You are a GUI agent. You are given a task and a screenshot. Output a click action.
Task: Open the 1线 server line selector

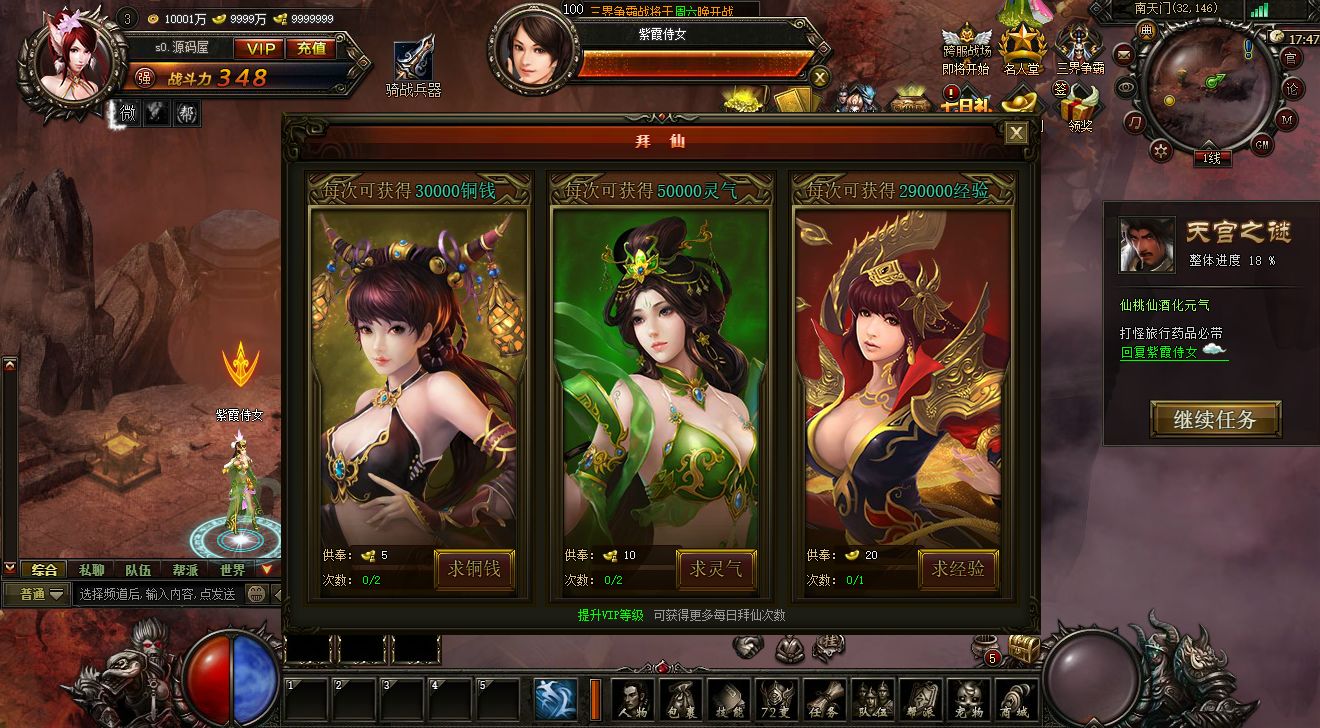(1212, 157)
